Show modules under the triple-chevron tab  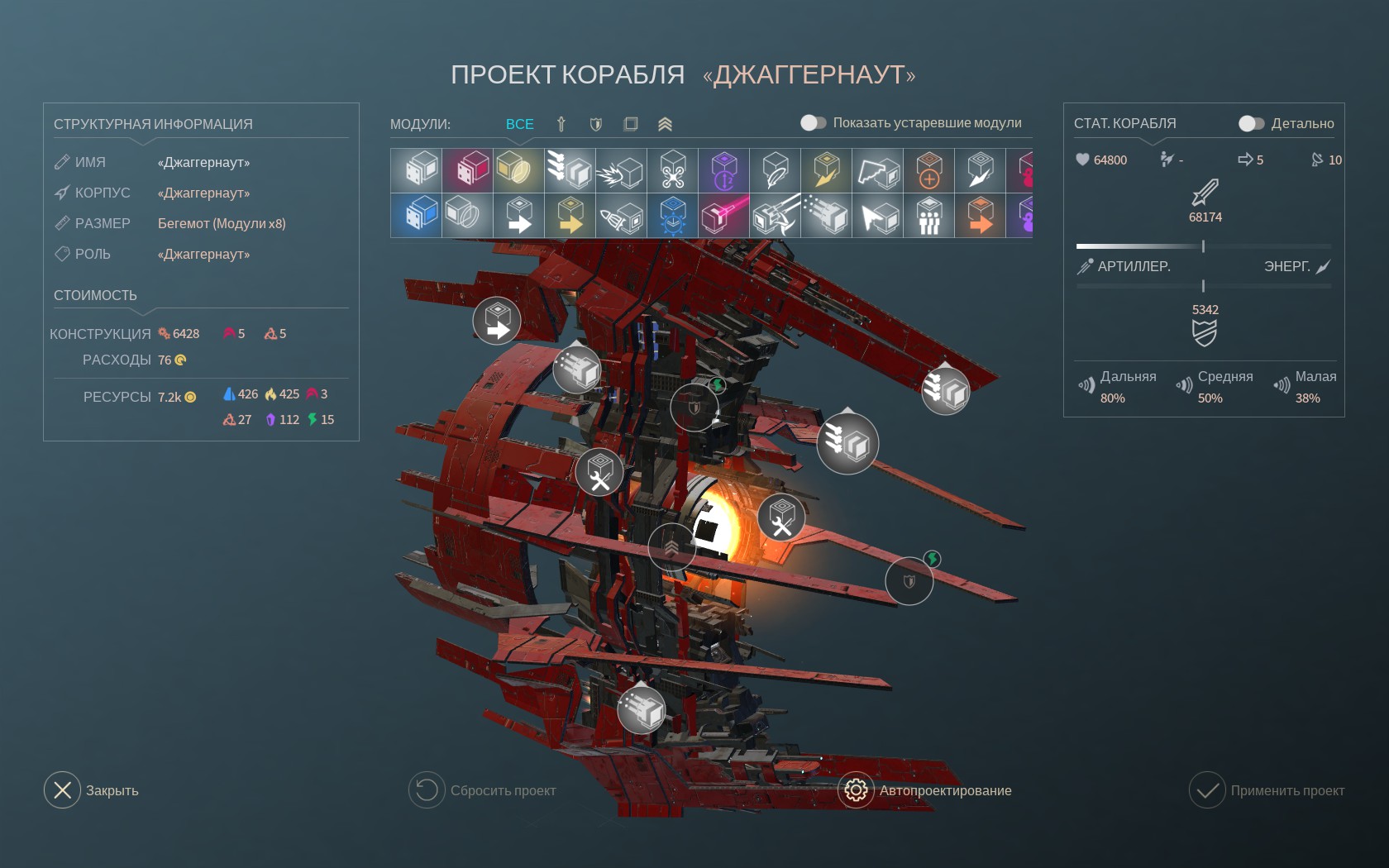pyautogui.click(x=665, y=124)
